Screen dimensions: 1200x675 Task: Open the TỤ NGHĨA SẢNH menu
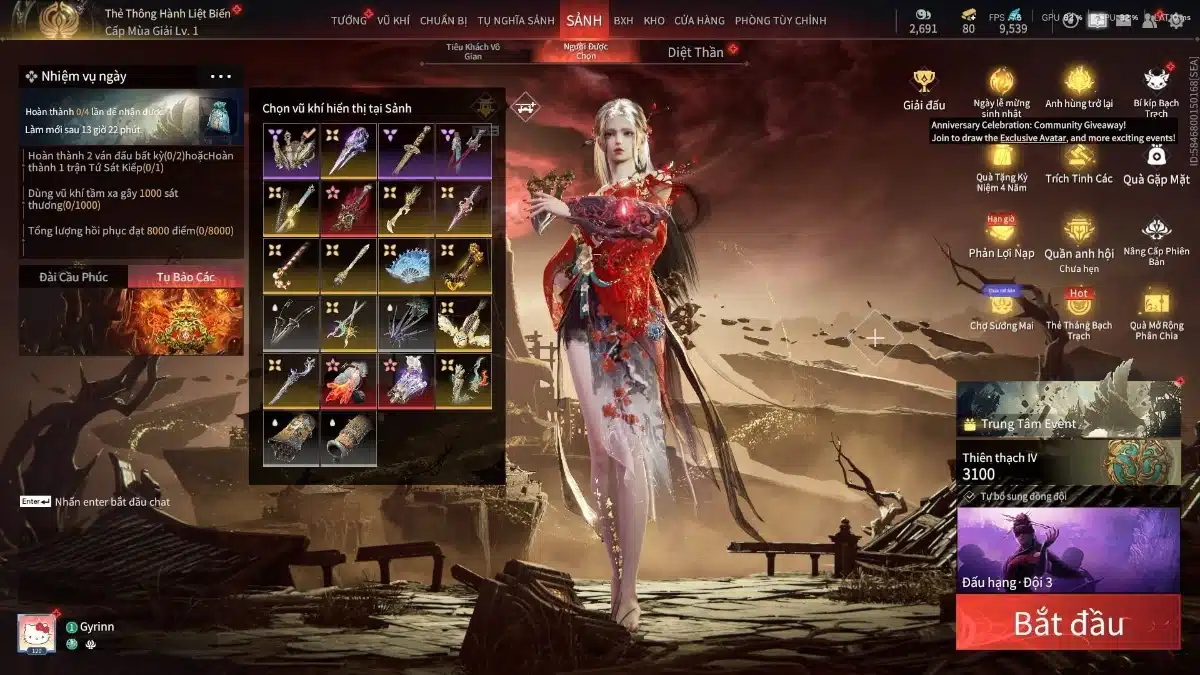tap(515, 20)
